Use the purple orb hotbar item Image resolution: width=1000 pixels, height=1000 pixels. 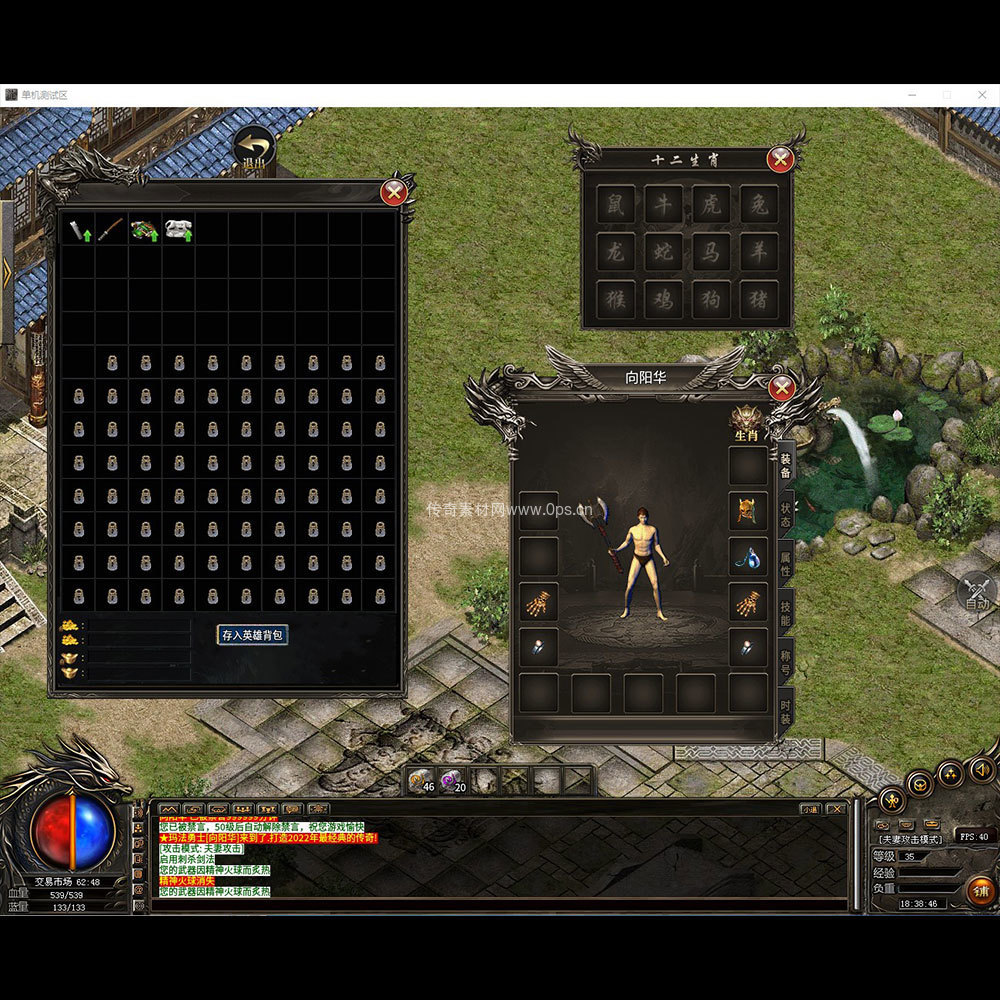tap(453, 780)
